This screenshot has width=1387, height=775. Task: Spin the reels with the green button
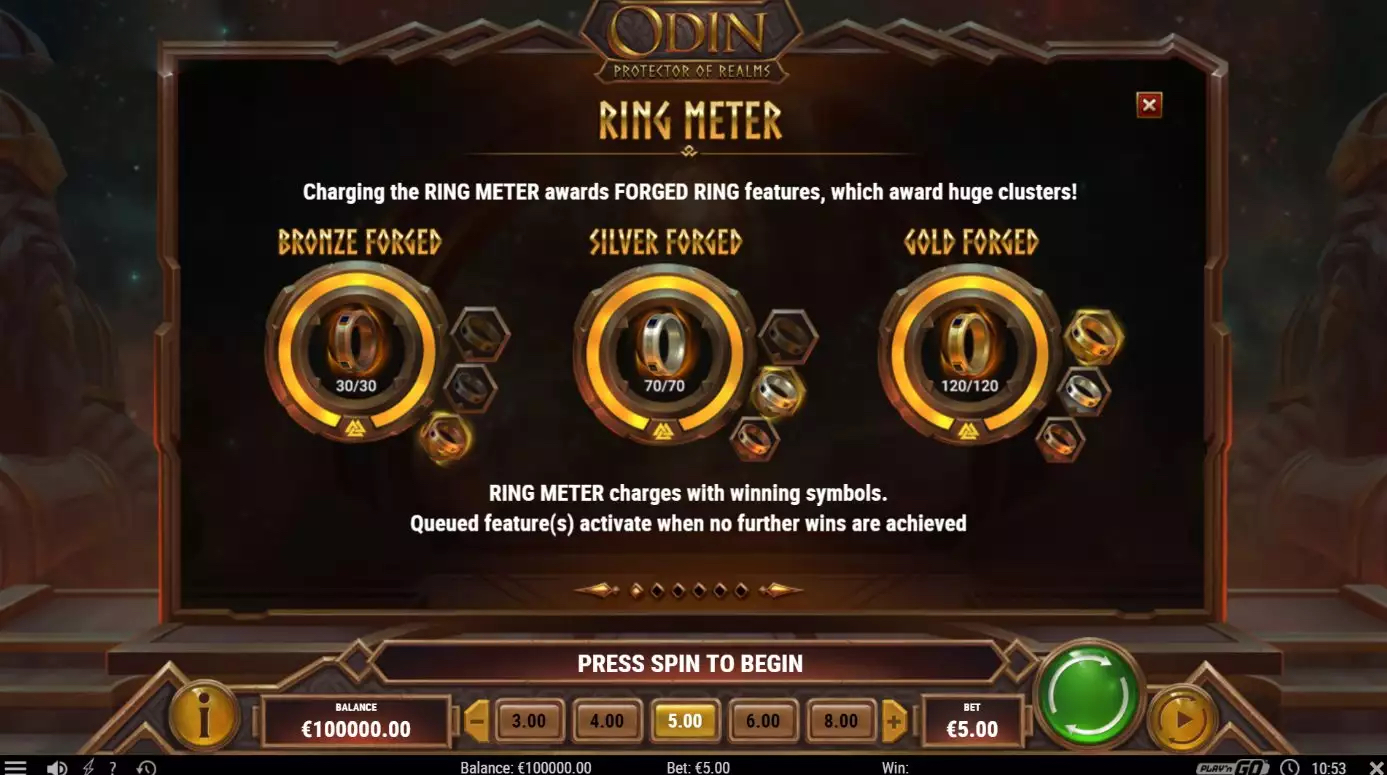point(1089,693)
